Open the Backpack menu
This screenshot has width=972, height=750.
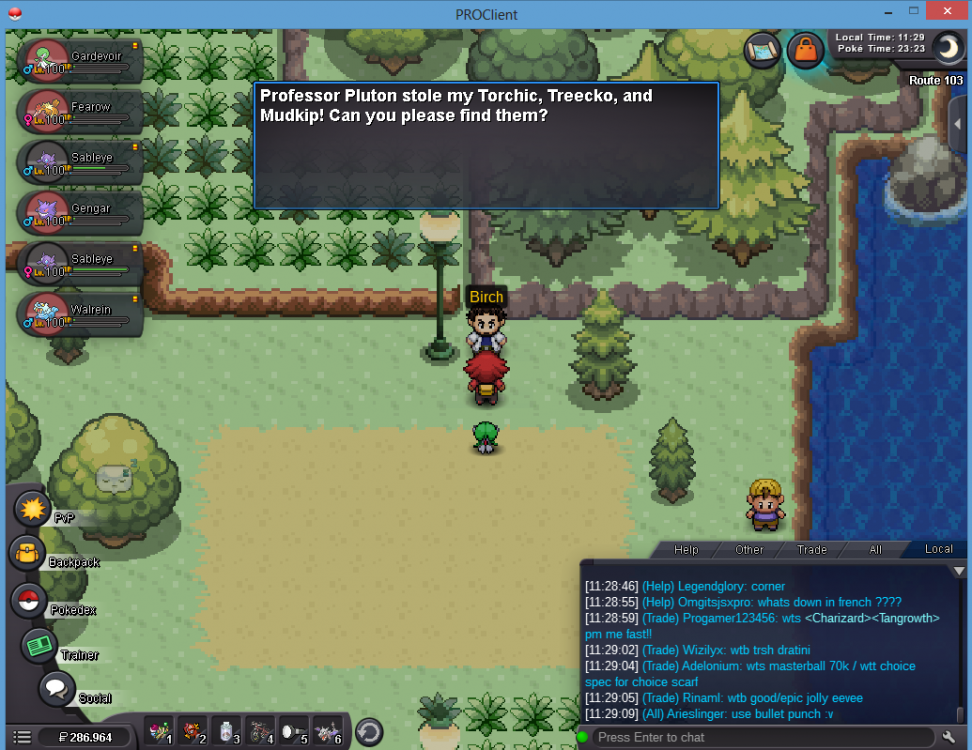coord(27,553)
